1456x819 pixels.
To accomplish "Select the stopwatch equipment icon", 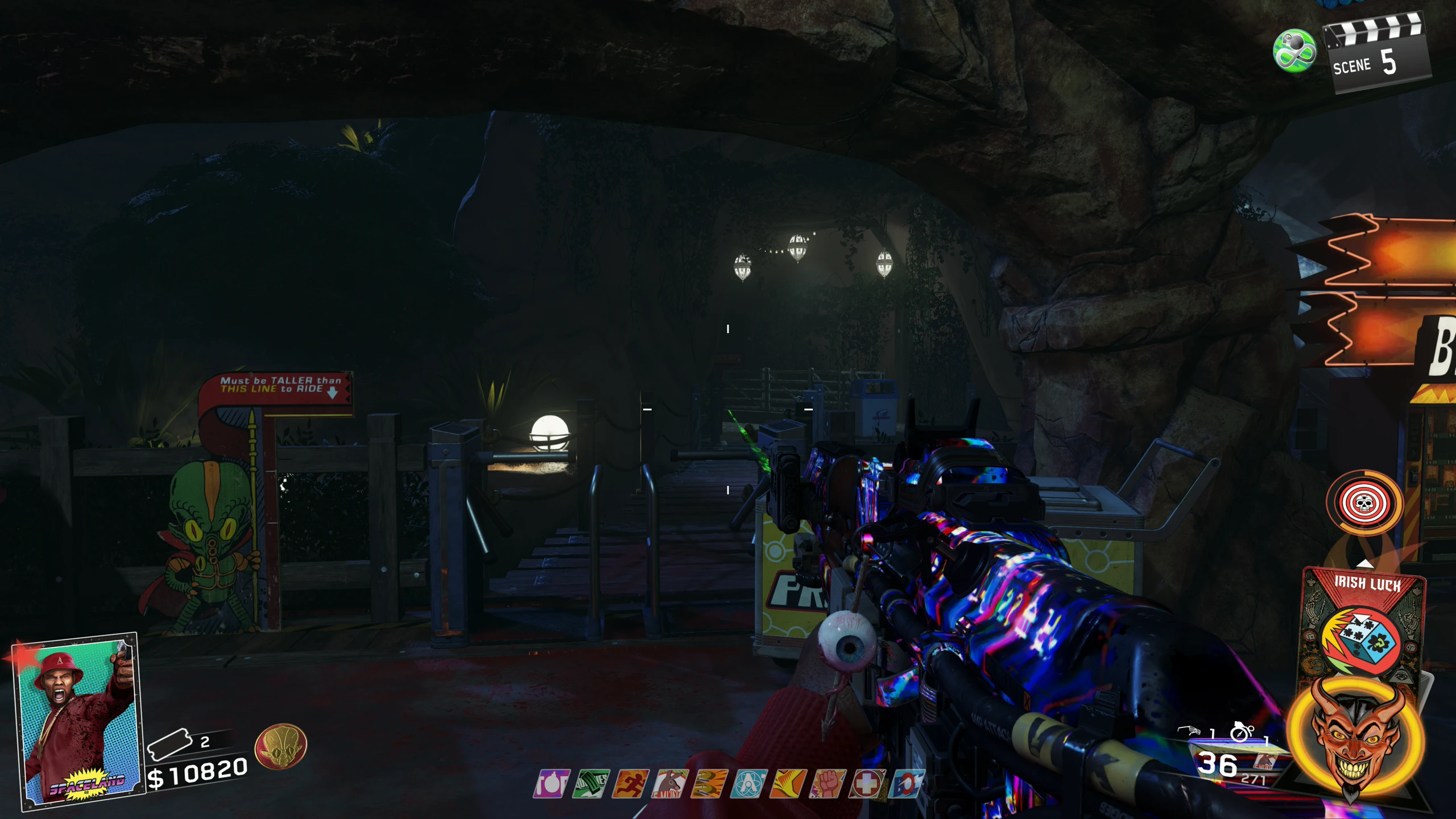I will click(1240, 732).
